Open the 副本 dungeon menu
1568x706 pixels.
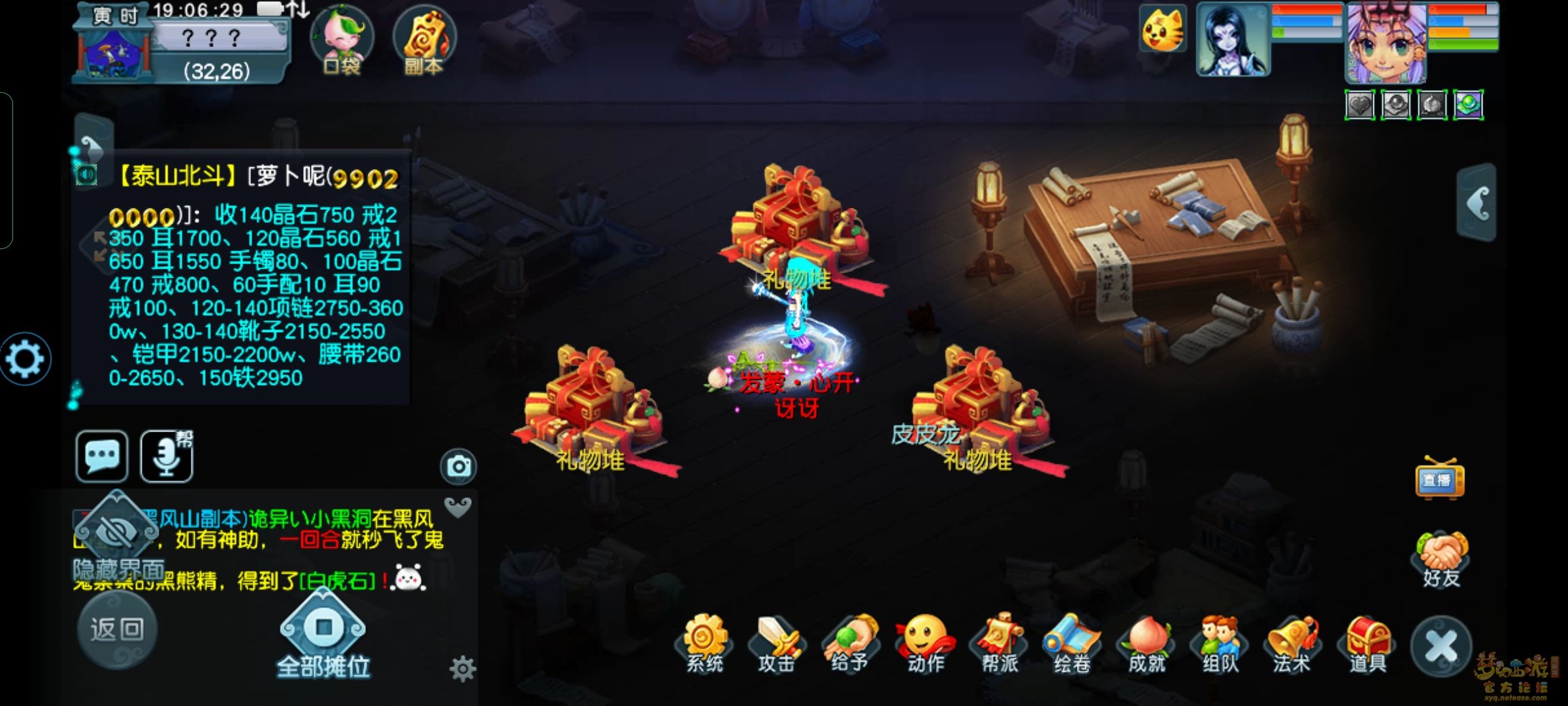424,39
